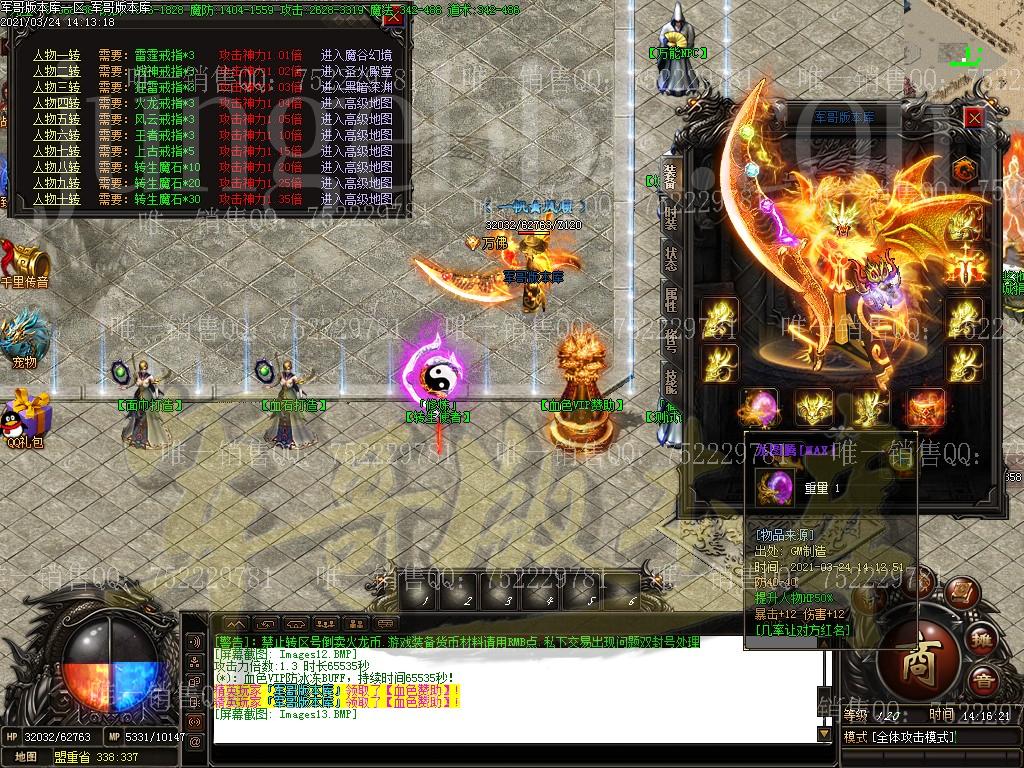
Task: Open the 地图 map button
Action: [26, 757]
